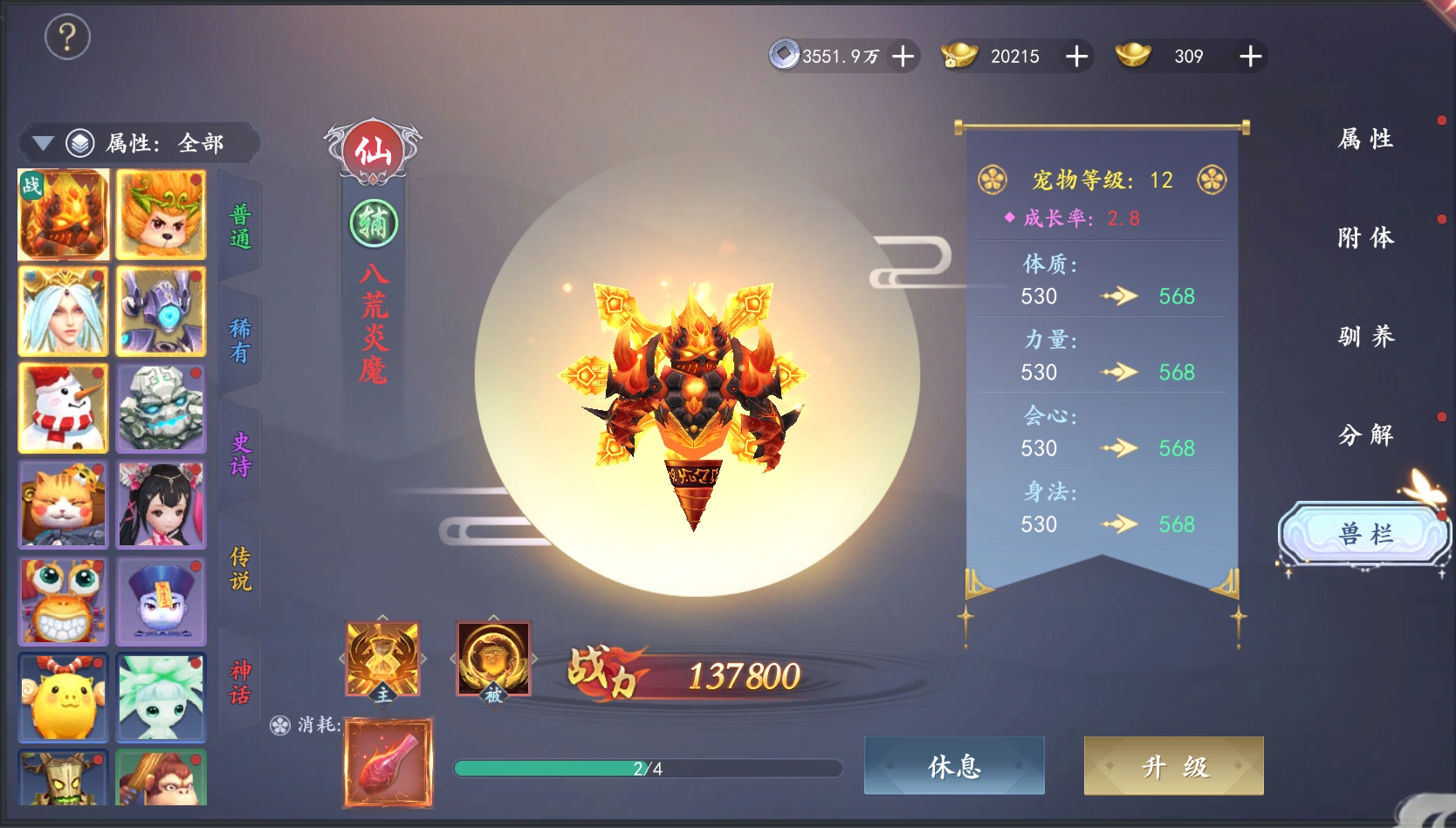Open the help question mark icon

68,38
